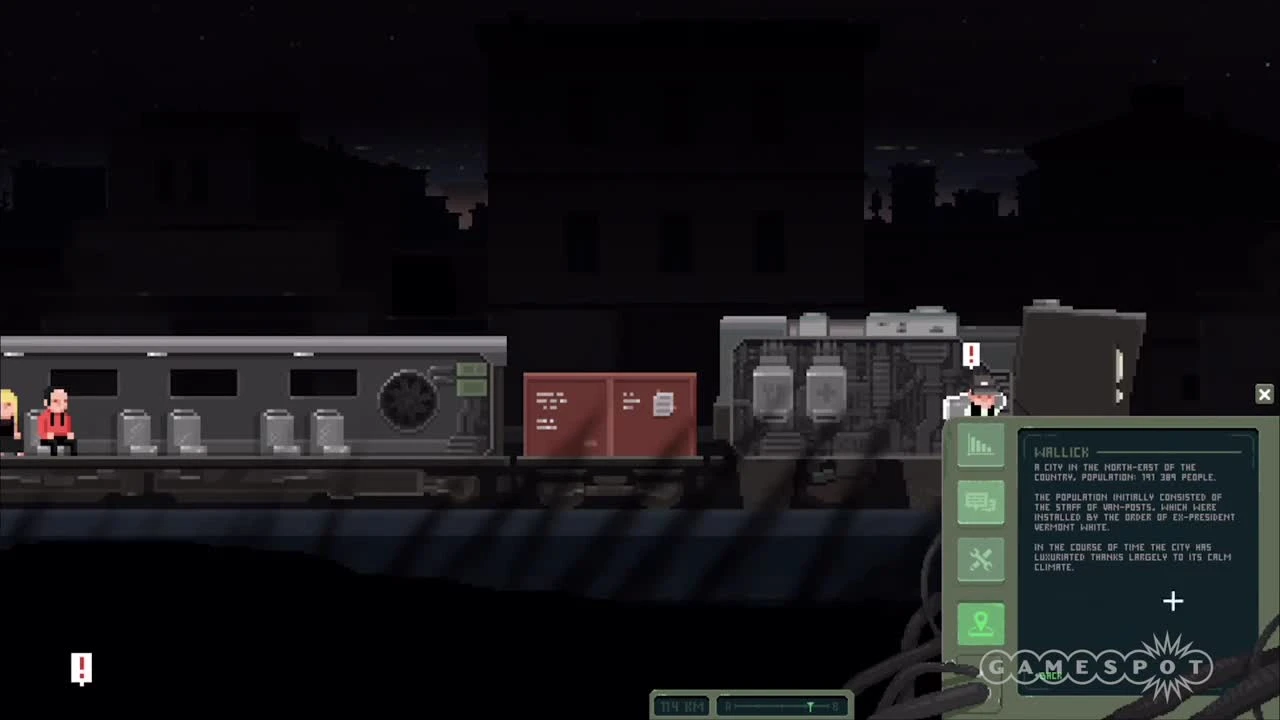1280x720 pixels.
Task: Select the wrench and screwdriver crafting icon
Action: 981,558
